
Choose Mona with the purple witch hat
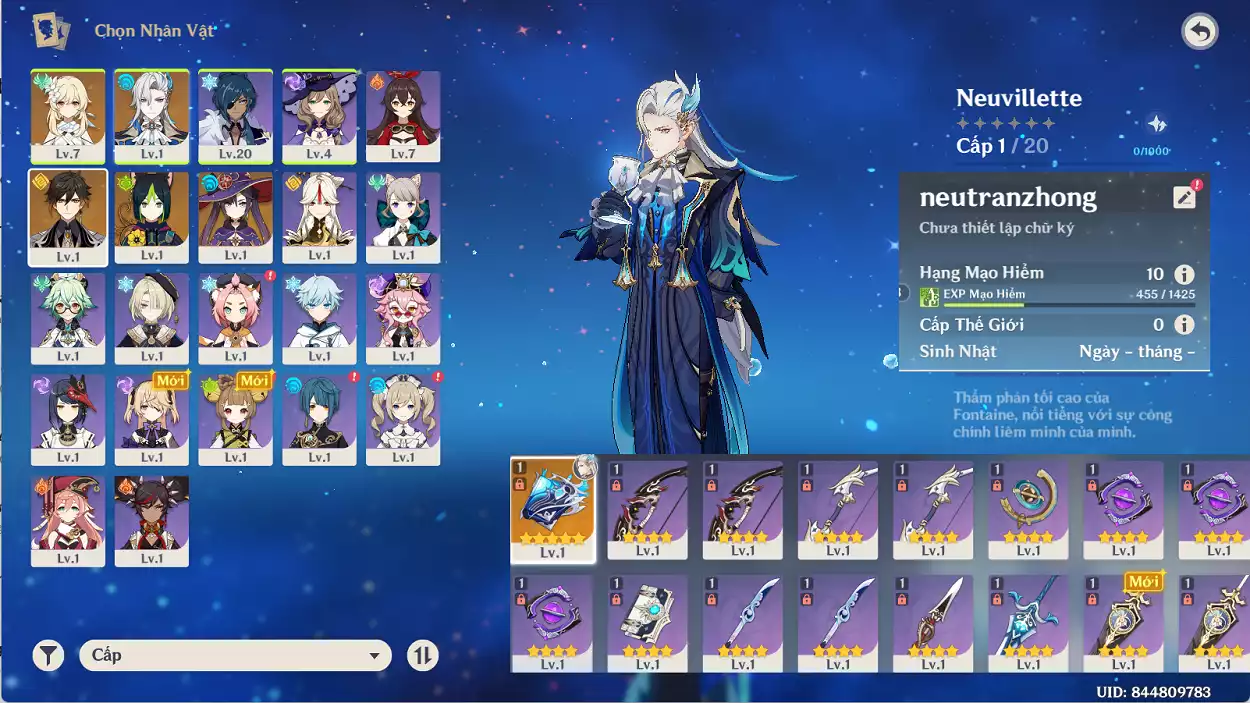235,217
